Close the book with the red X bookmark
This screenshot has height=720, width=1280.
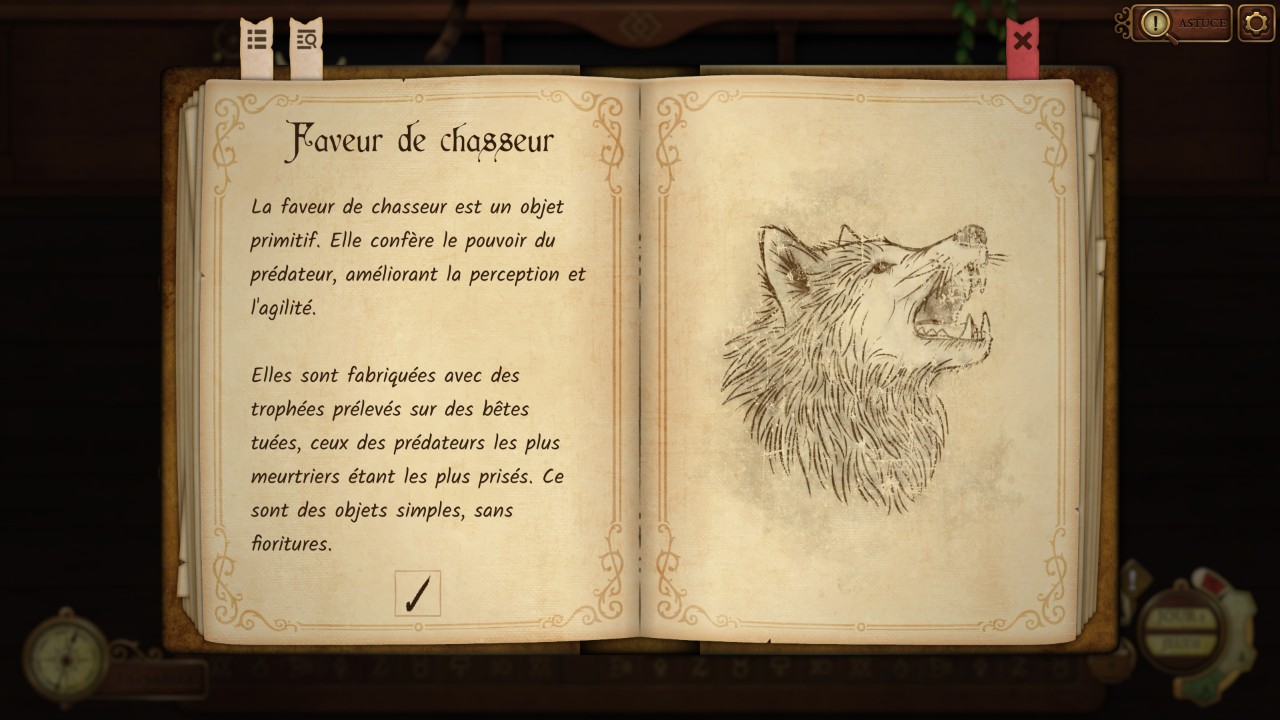[1022, 42]
